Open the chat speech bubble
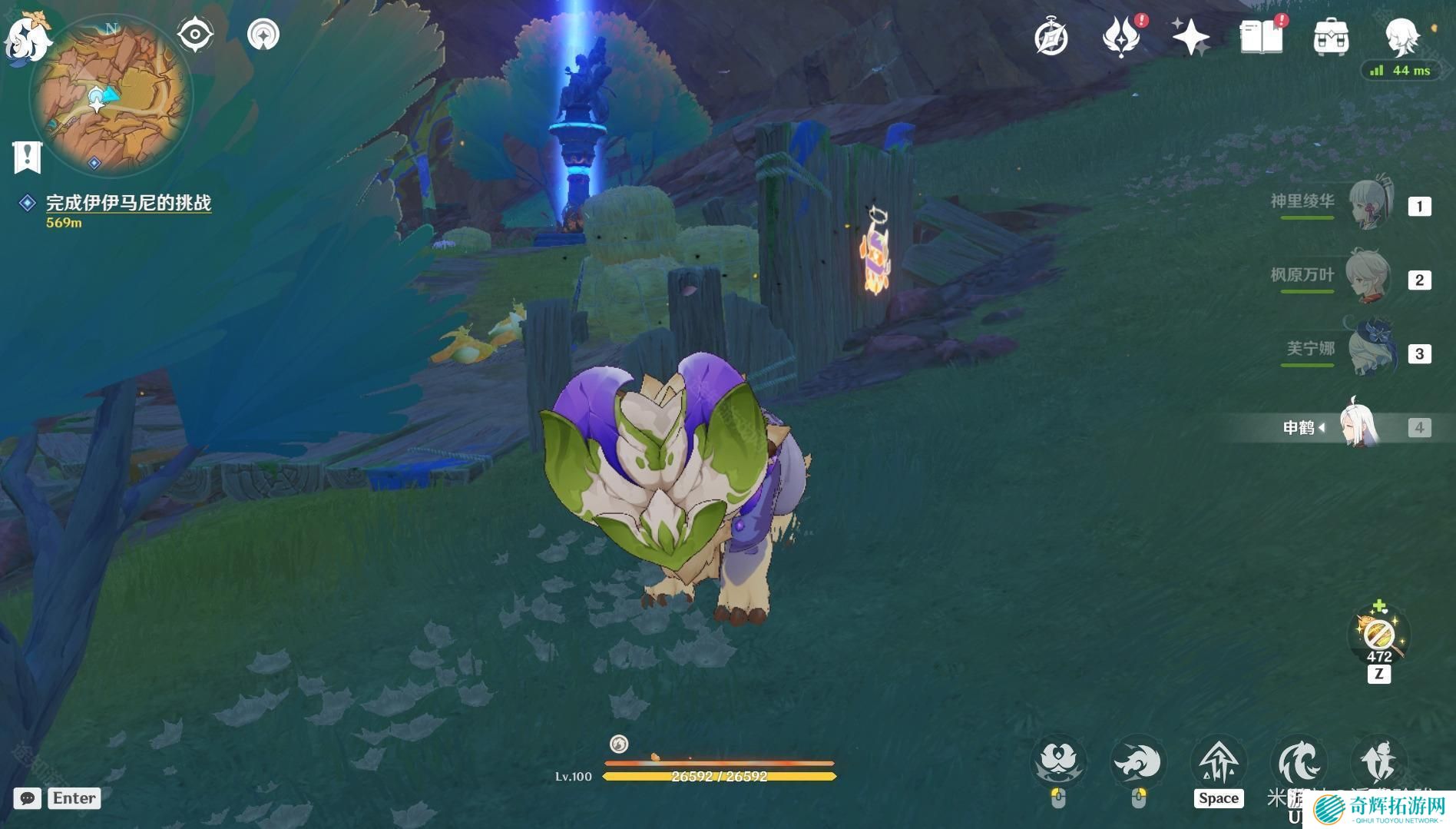 27,798
